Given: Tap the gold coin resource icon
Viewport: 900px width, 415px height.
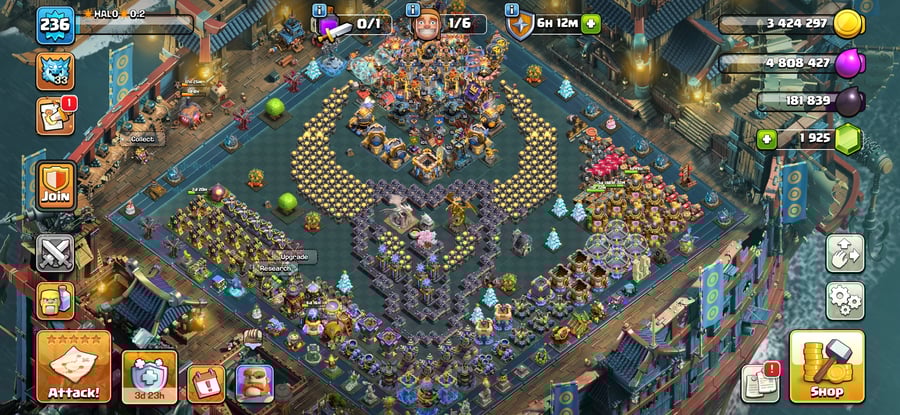Looking at the screenshot, I should pos(848,24).
